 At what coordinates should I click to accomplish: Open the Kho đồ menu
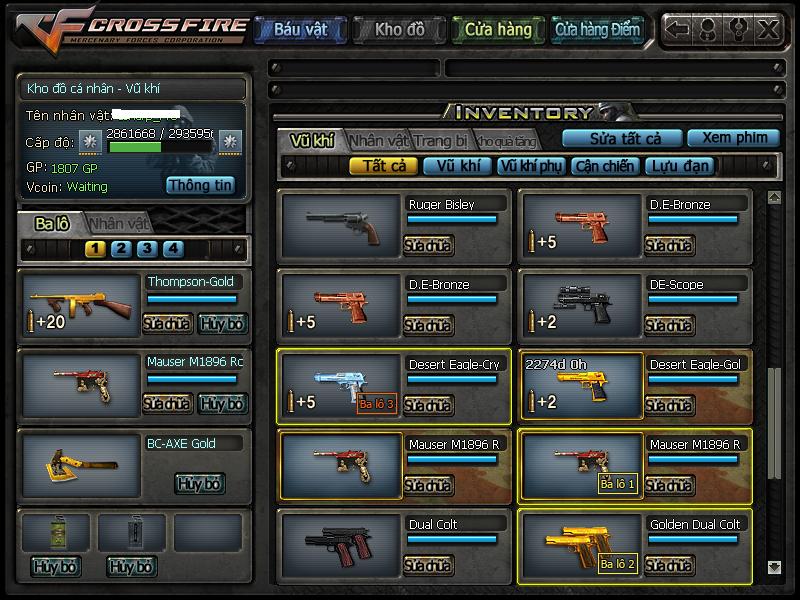tap(399, 30)
